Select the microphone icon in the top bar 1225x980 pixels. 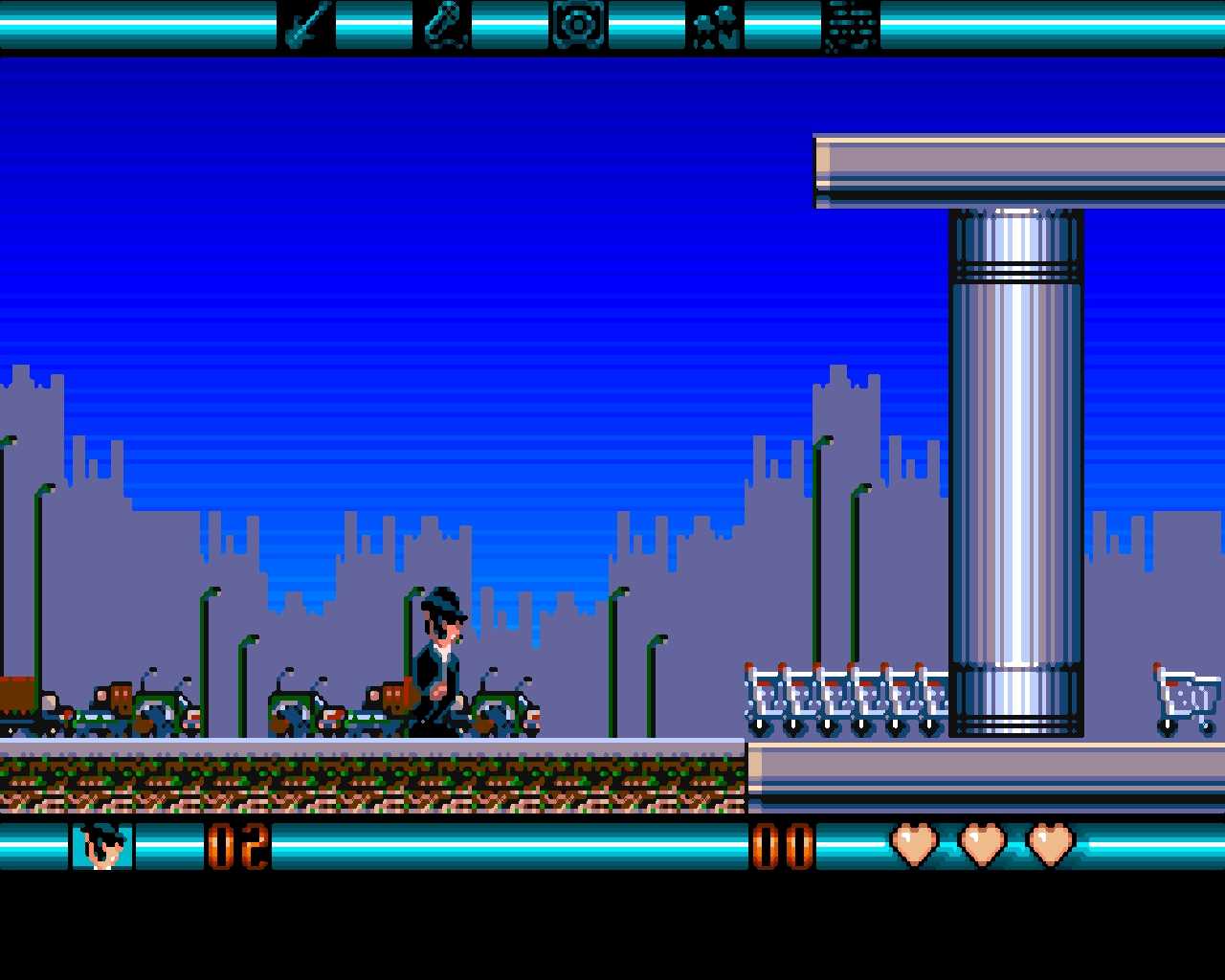point(442,25)
